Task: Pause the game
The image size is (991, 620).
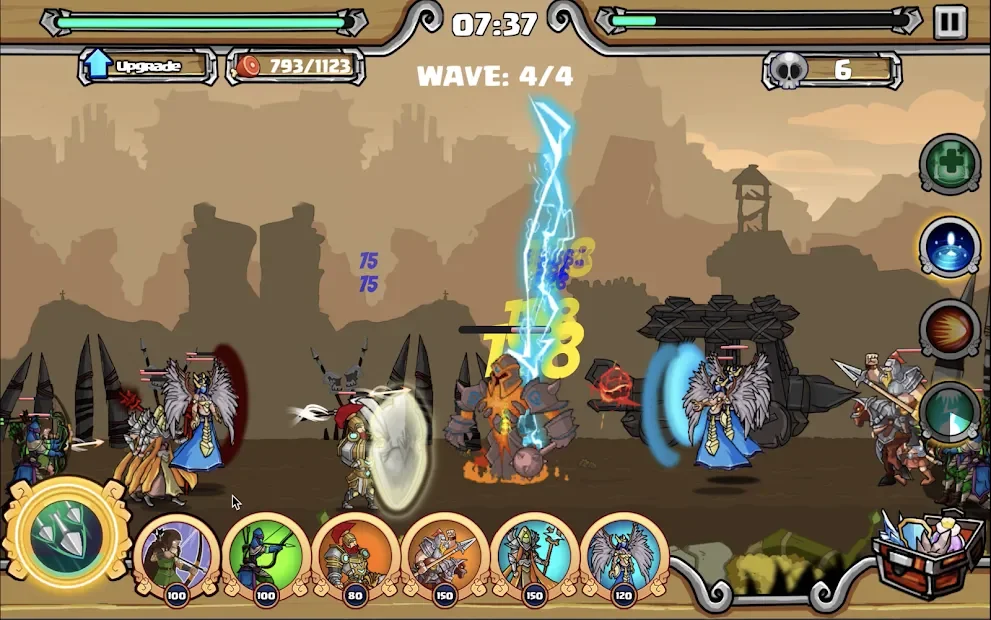Action: [949, 22]
